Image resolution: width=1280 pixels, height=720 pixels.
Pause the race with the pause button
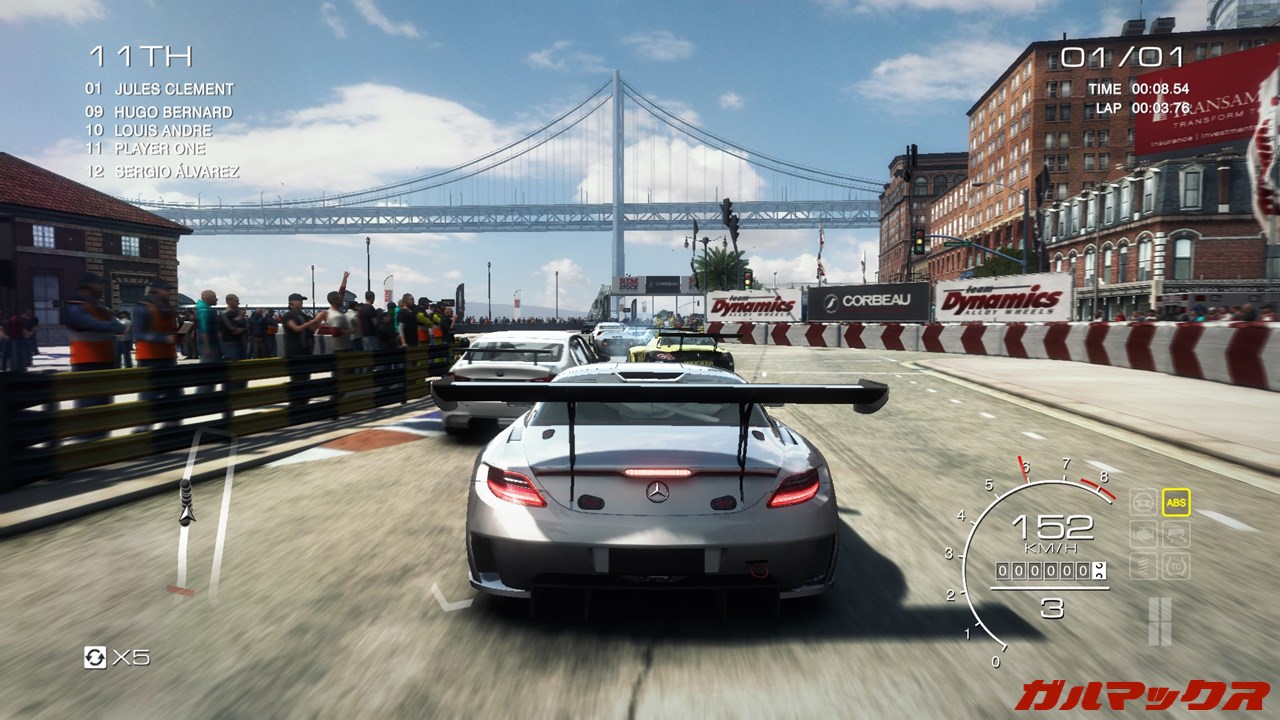tap(1160, 620)
